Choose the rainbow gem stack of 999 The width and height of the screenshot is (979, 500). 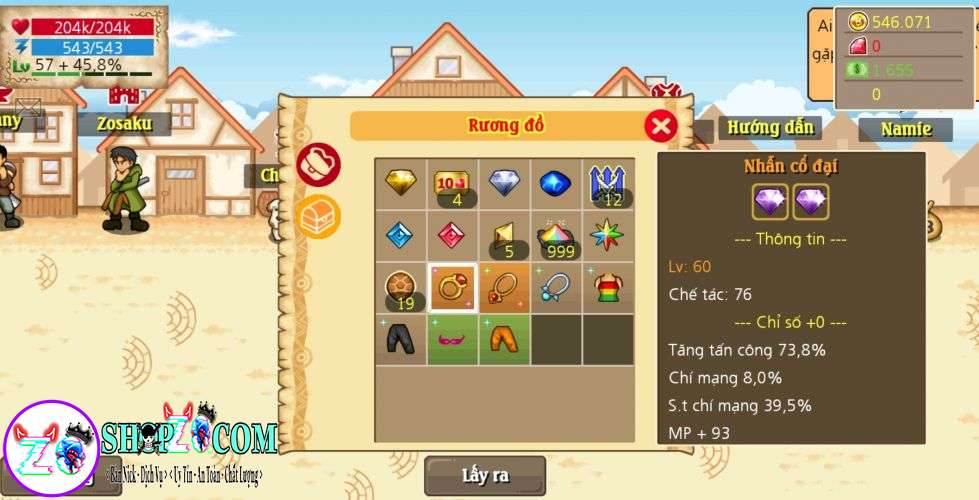click(557, 236)
